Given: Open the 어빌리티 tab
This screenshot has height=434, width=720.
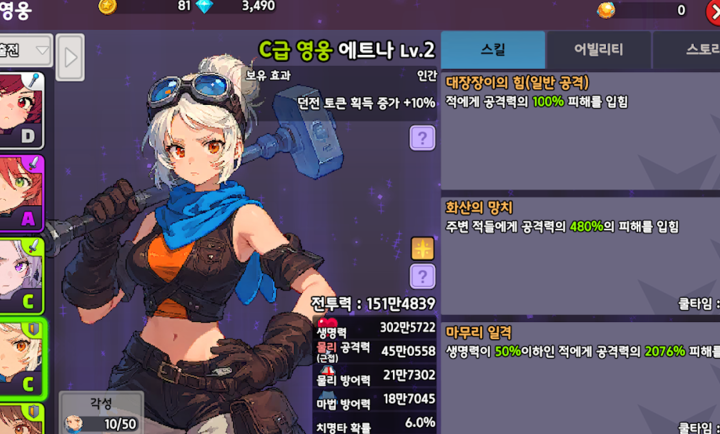Looking at the screenshot, I should (598, 49).
